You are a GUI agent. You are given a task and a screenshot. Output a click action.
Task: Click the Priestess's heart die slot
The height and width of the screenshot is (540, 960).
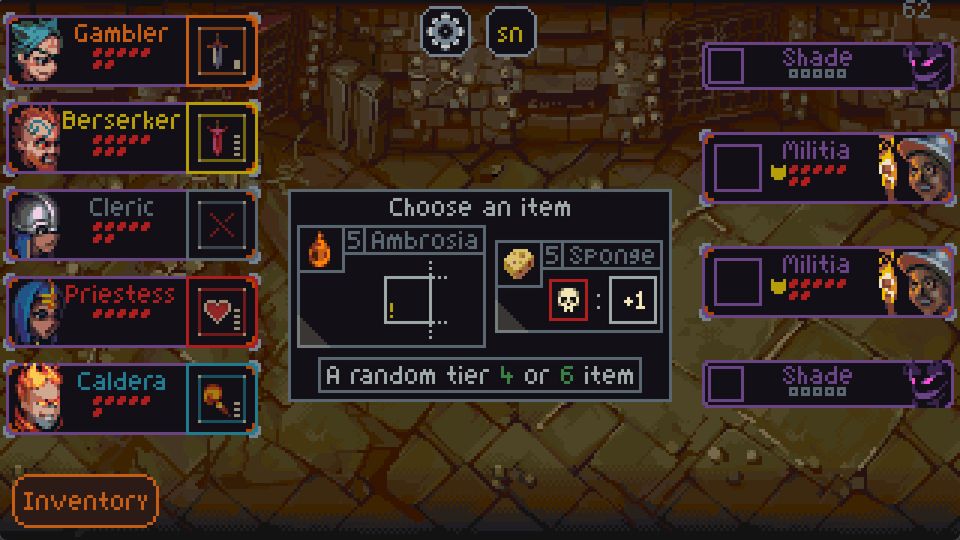(220, 312)
